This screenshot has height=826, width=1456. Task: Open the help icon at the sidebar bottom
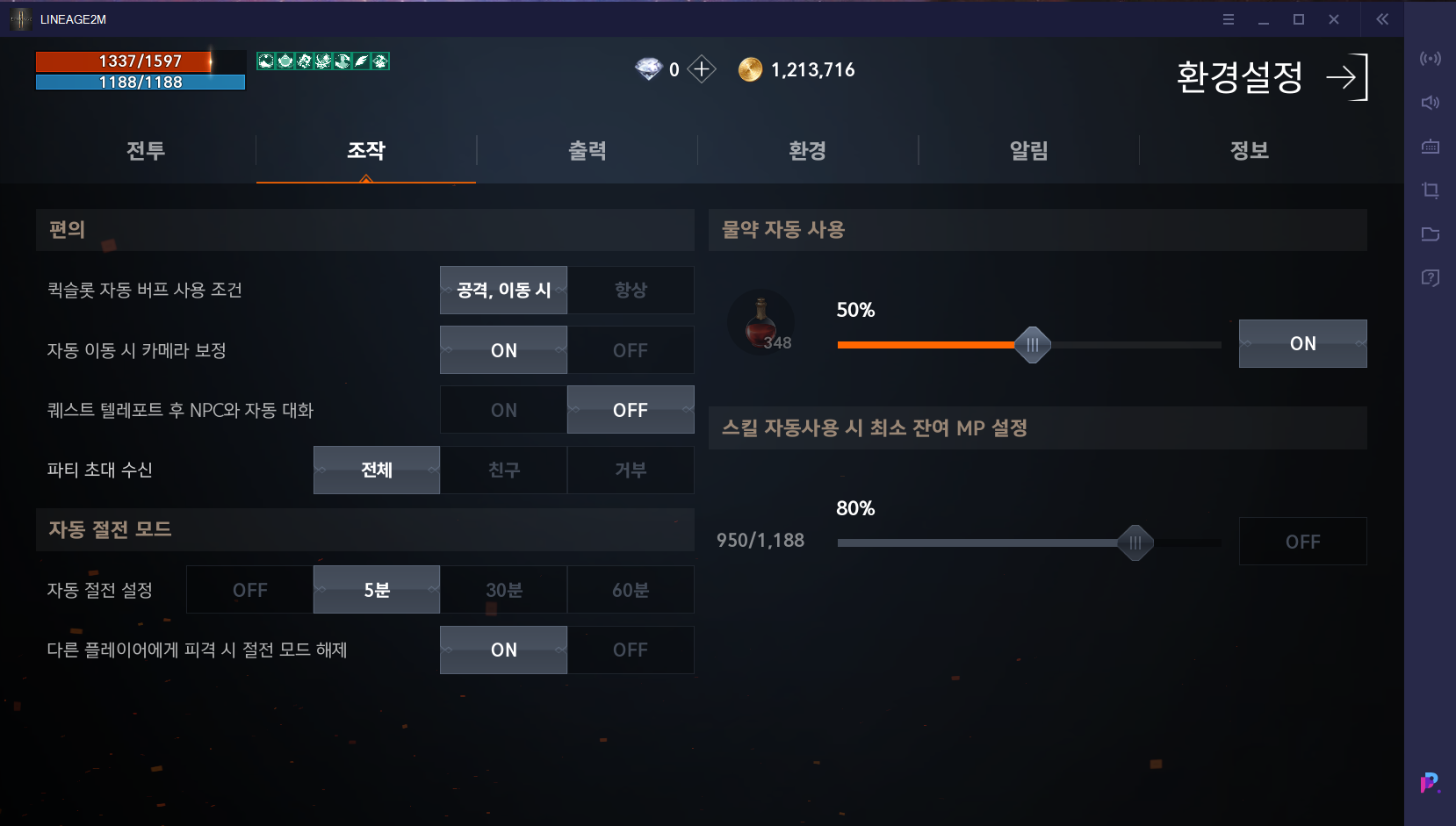(x=1430, y=277)
